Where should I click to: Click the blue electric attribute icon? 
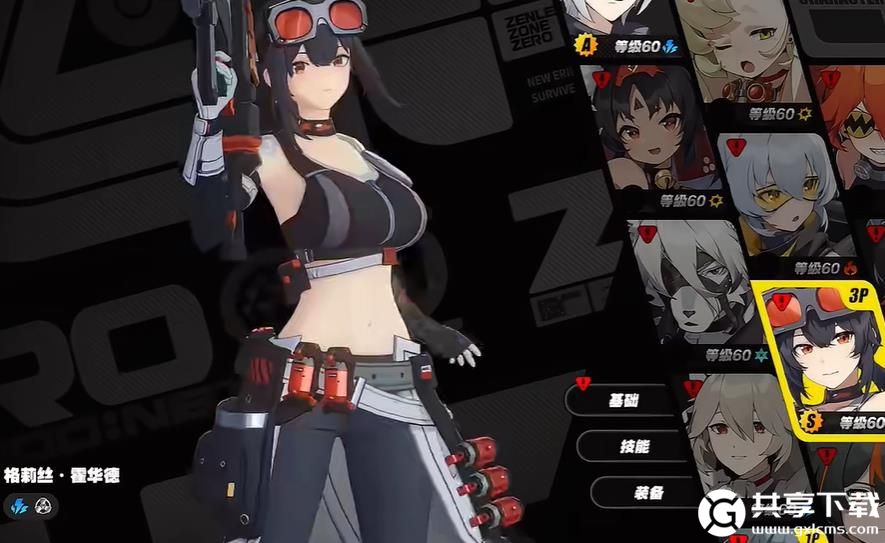tap(19, 507)
